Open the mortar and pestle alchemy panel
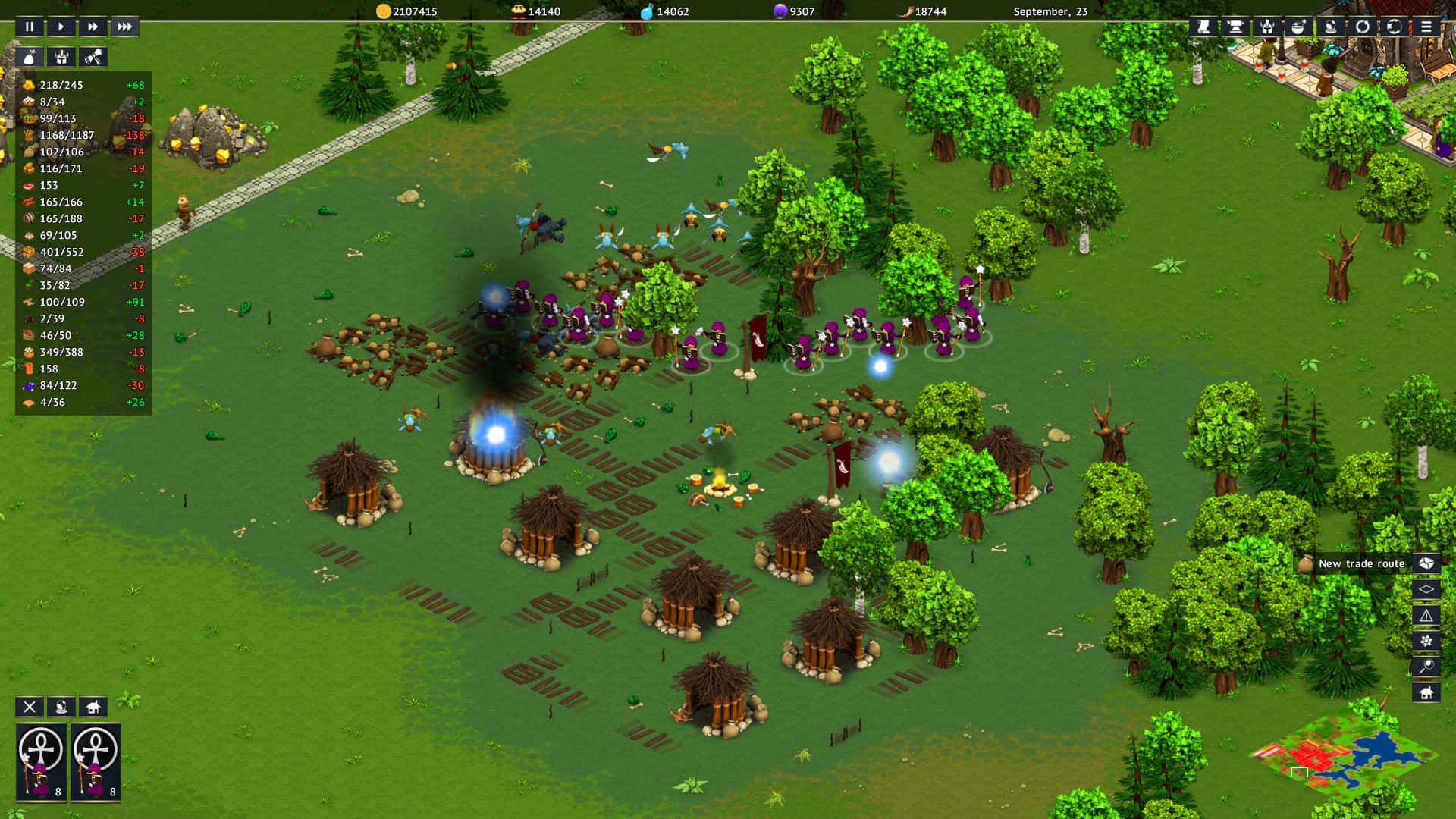Viewport: 1456px width, 819px height. (1298, 27)
